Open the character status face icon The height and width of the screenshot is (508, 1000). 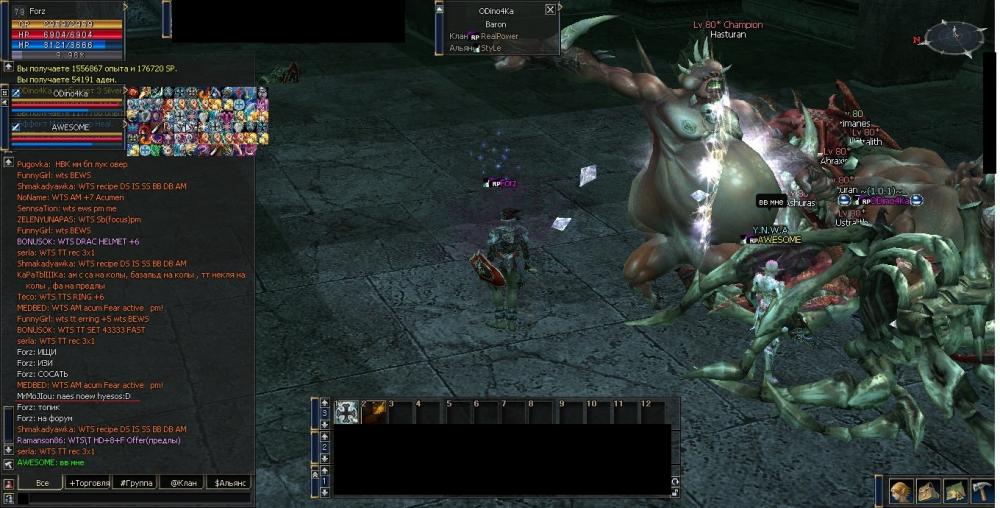click(902, 490)
